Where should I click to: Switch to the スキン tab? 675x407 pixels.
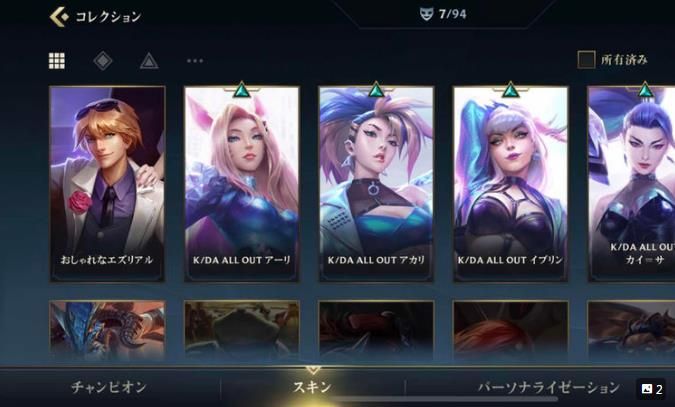pos(311,387)
